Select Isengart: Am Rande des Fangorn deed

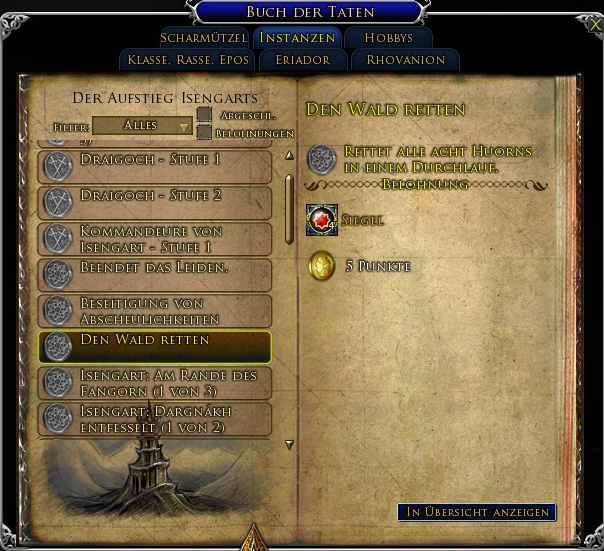(155, 382)
